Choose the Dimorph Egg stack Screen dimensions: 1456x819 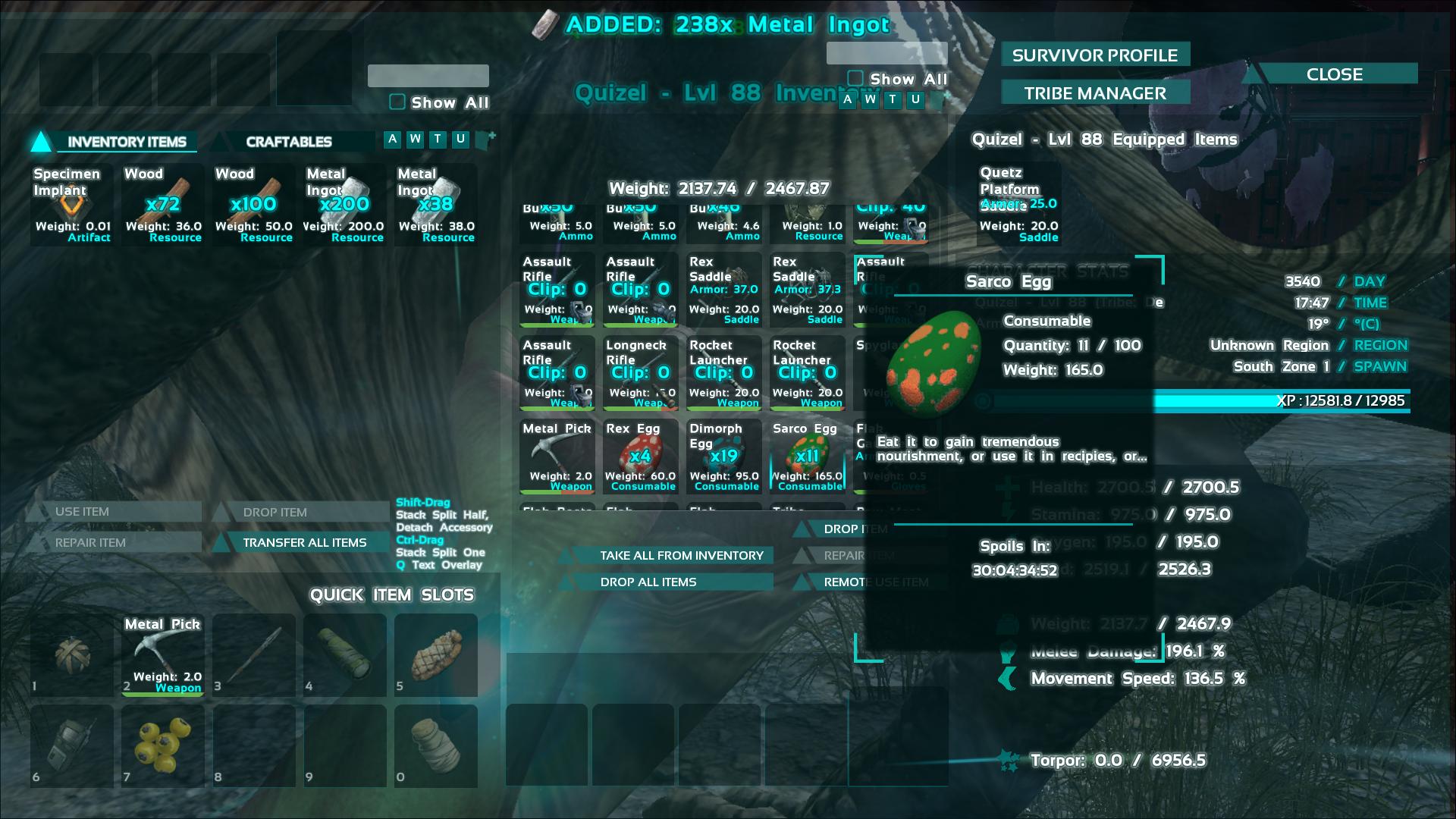coord(723,457)
